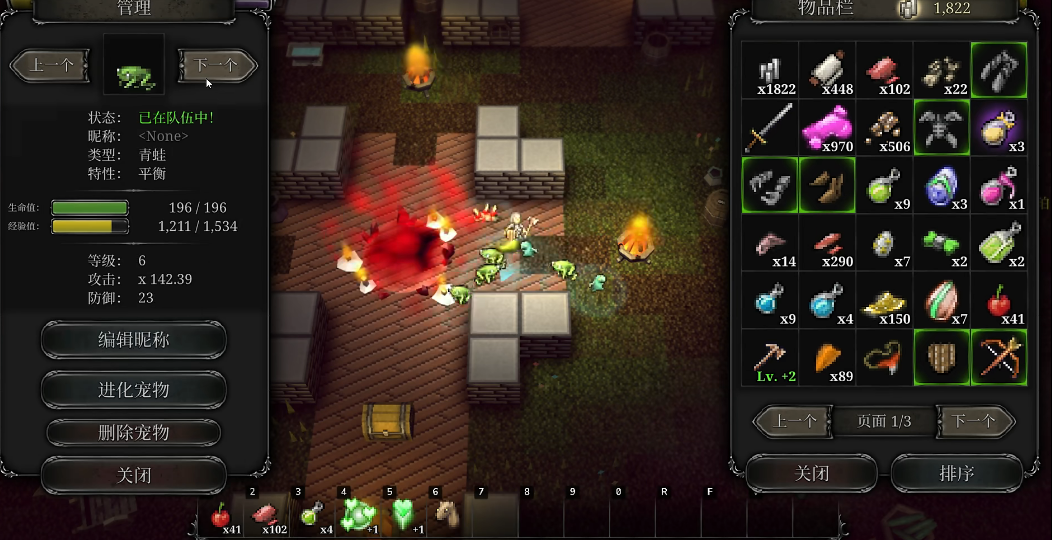1052x540 pixels.
Task: Close the inventory panel
Action: [811, 473]
